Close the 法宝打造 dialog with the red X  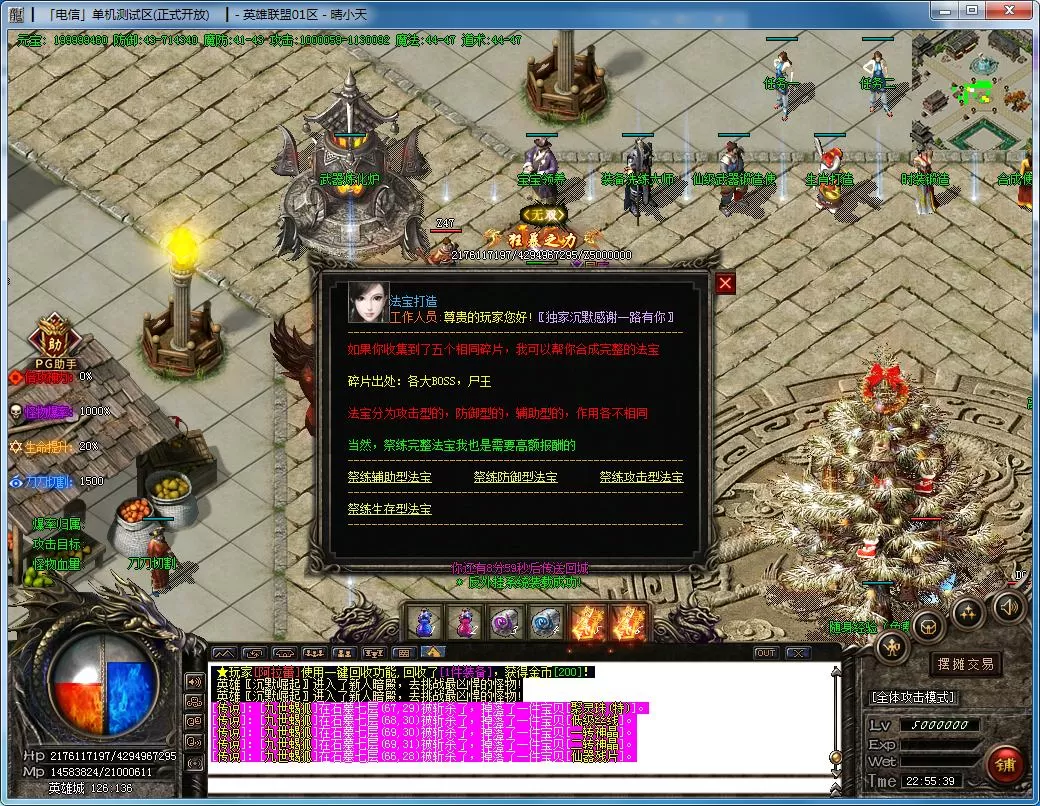725,284
